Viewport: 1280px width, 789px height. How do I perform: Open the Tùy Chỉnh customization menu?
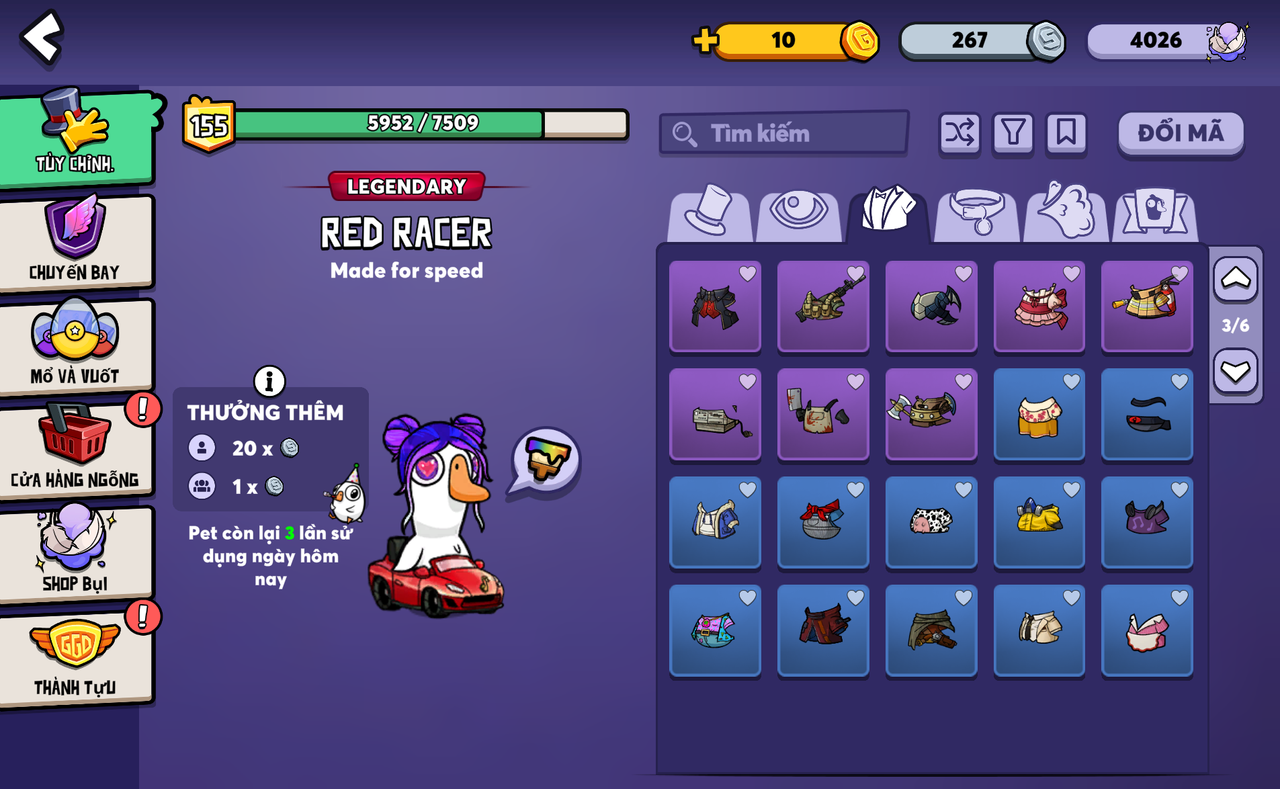click(x=76, y=138)
